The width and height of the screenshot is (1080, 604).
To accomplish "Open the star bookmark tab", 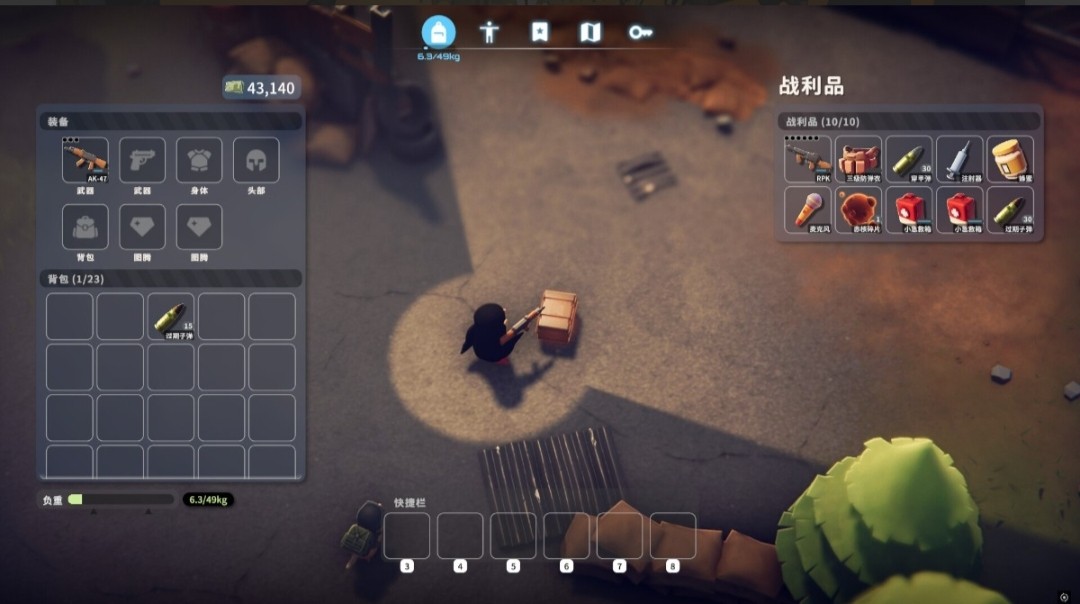I will click(x=540, y=32).
